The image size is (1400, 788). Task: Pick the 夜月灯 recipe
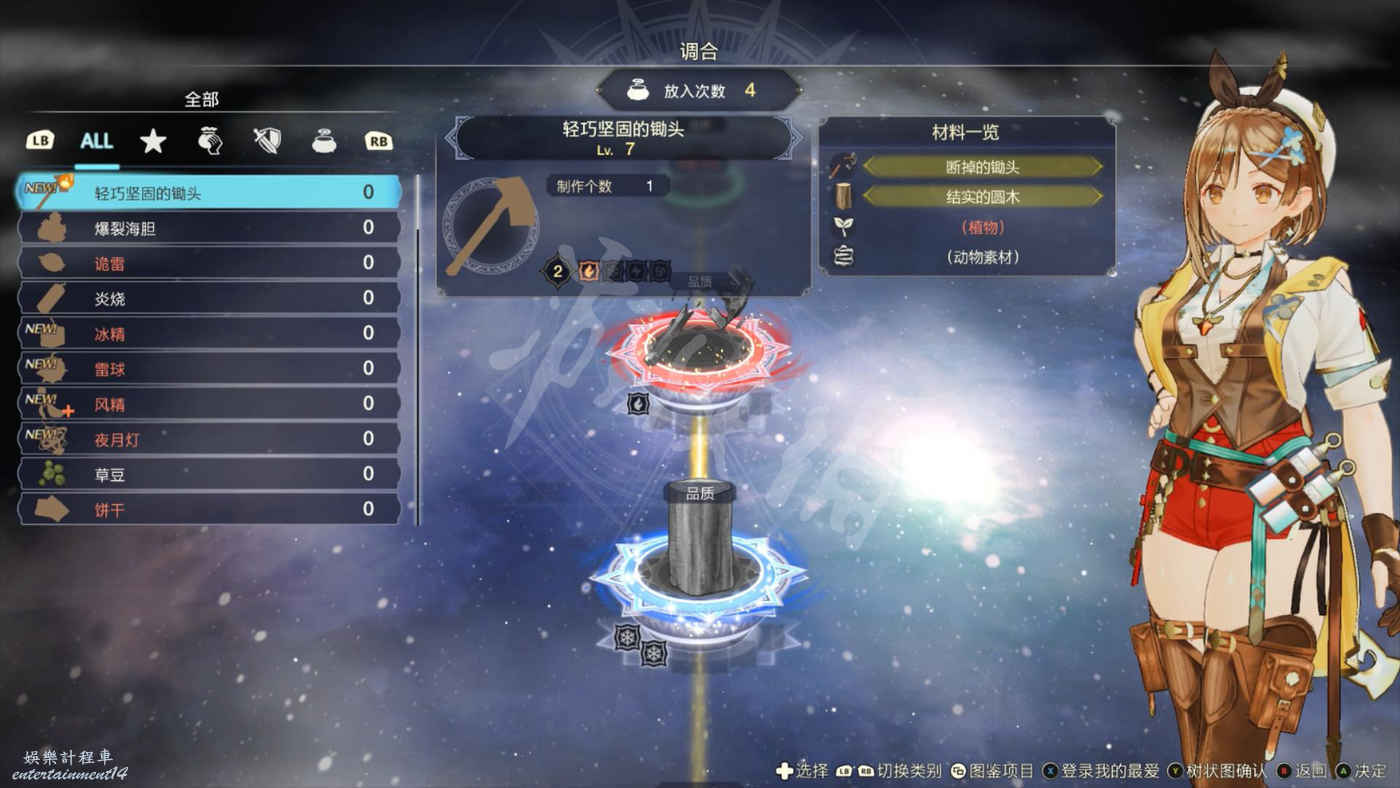pyautogui.click(x=209, y=439)
